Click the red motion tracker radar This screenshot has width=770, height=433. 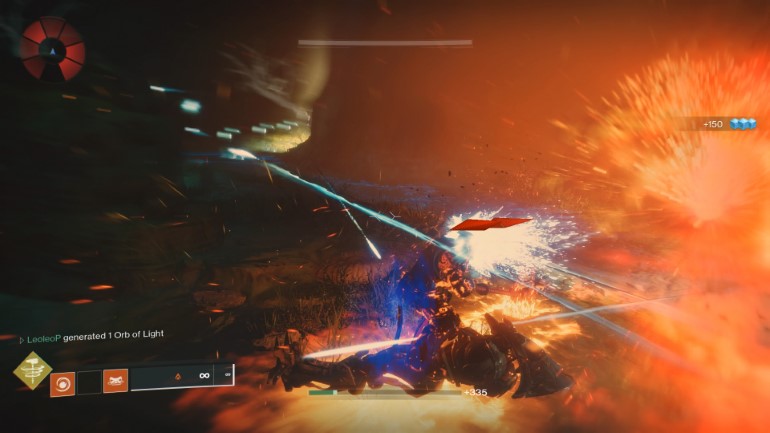pyautogui.click(x=53, y=47)
